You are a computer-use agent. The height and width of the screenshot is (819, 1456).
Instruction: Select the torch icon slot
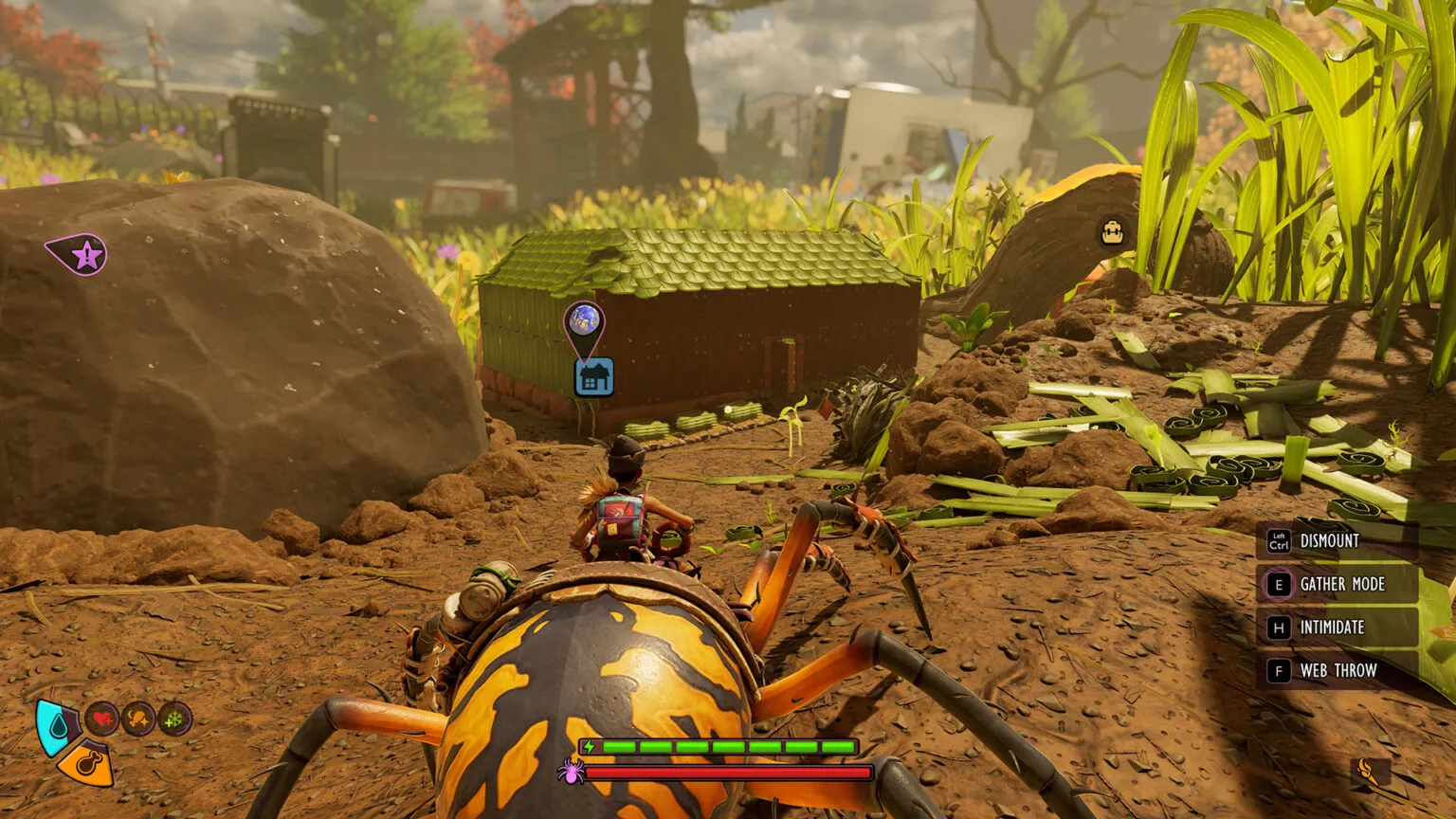click(1366, 771)
